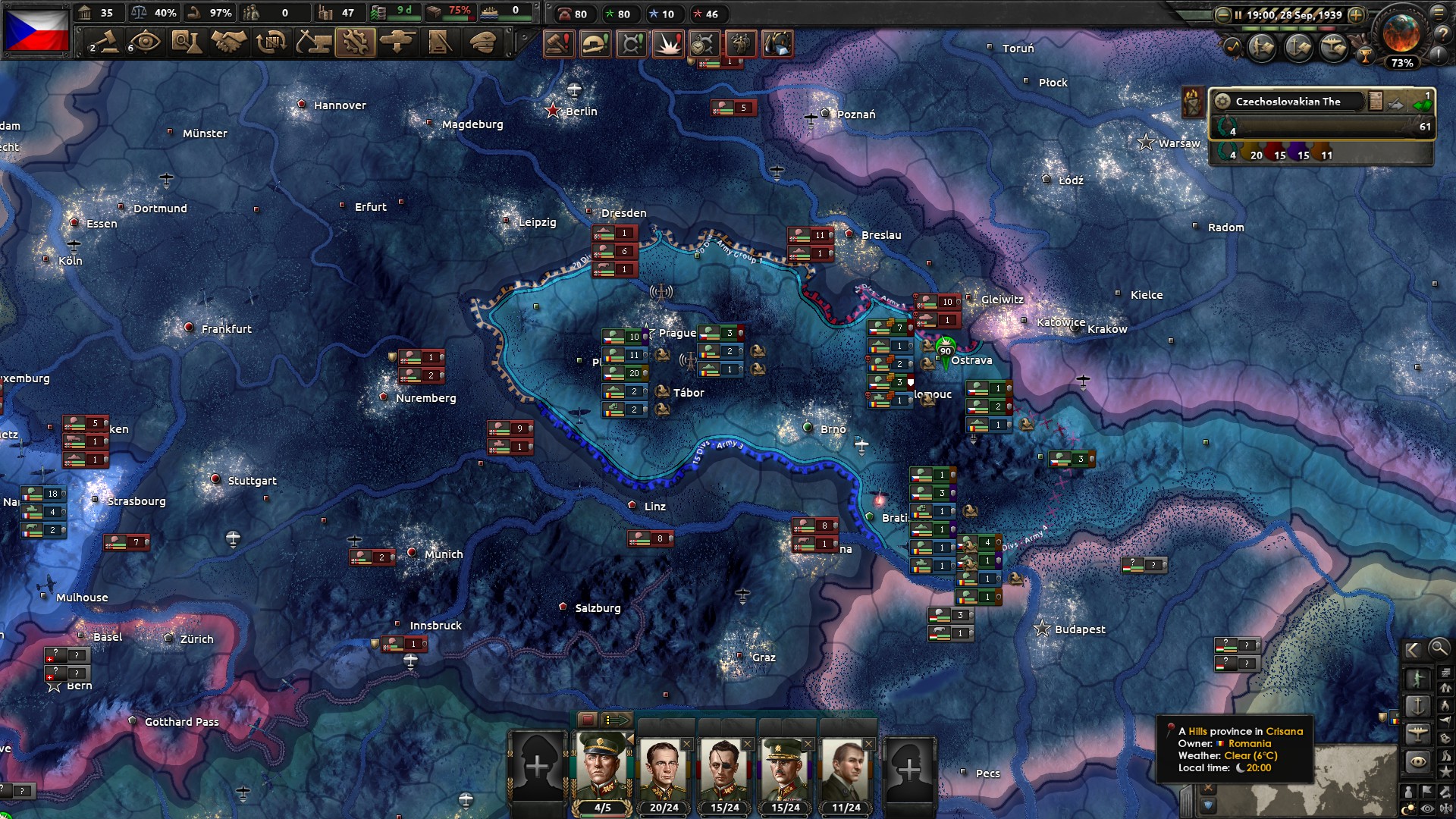Open the Czechoslovakia country flag panel

pos(36,30)
